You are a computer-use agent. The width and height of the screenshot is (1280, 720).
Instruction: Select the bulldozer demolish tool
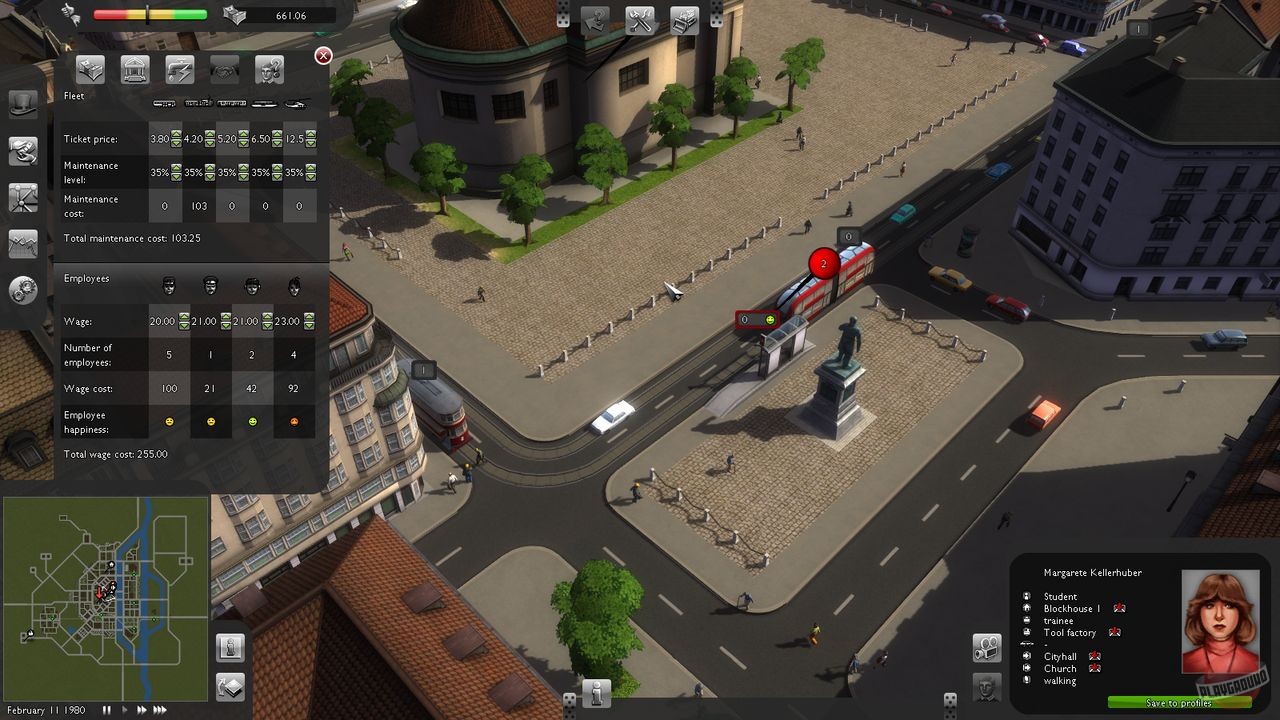tap(684, 20)
